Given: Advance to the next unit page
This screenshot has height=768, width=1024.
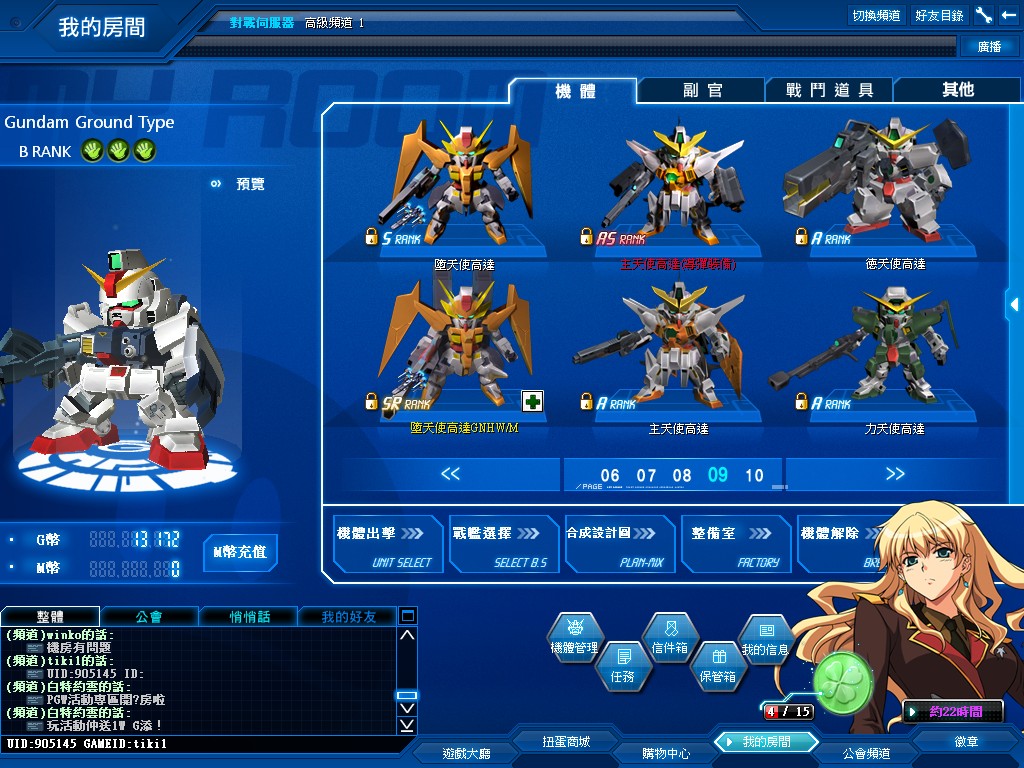Looking at the screenshot, I should point(894,474).
